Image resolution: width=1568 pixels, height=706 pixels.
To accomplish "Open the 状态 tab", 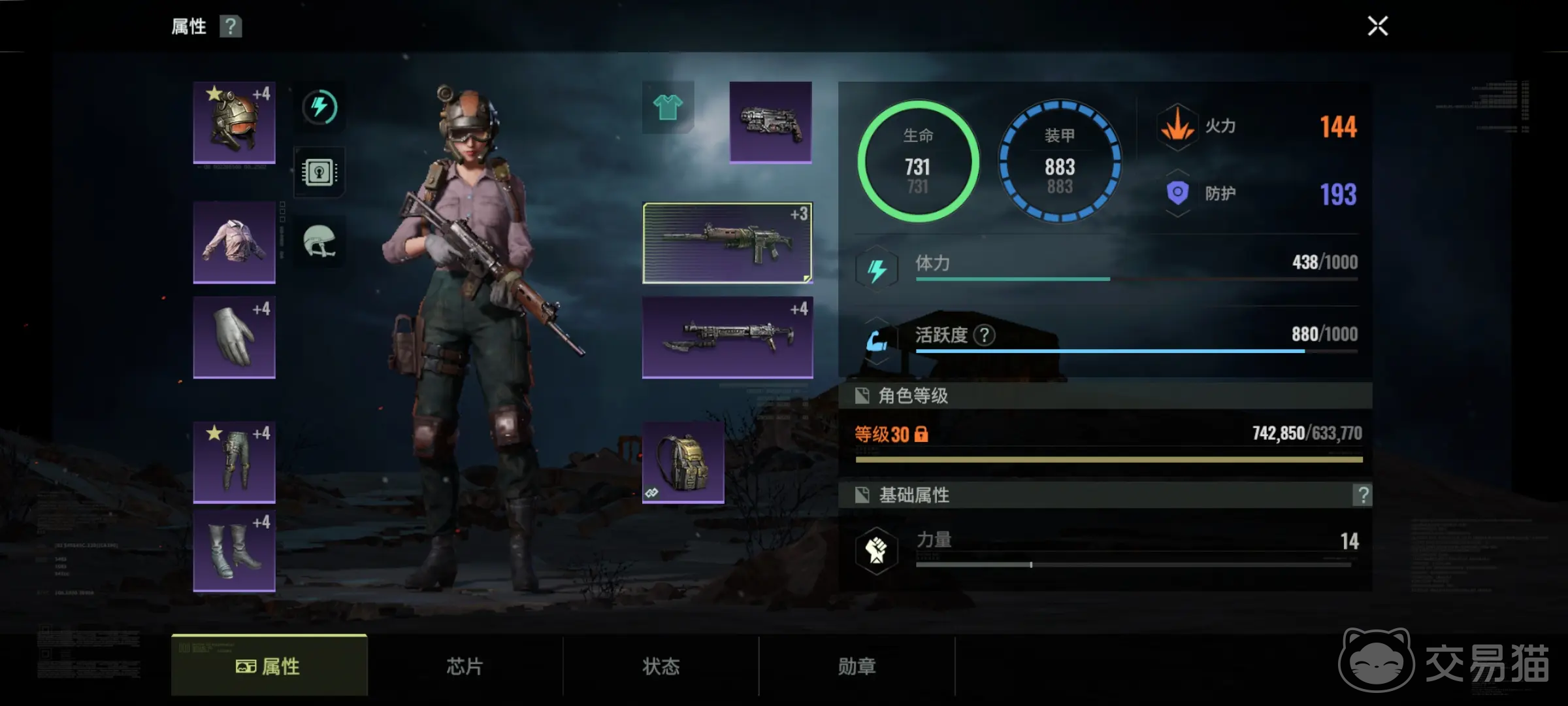I will coord(660,666).
